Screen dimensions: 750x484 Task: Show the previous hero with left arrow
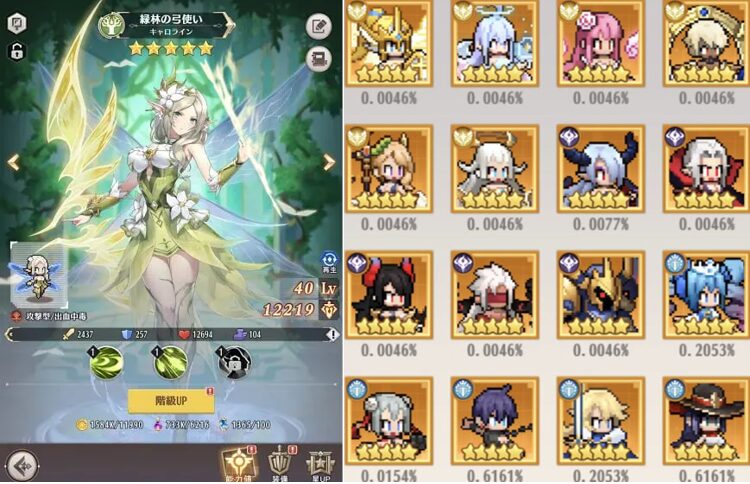13,161
